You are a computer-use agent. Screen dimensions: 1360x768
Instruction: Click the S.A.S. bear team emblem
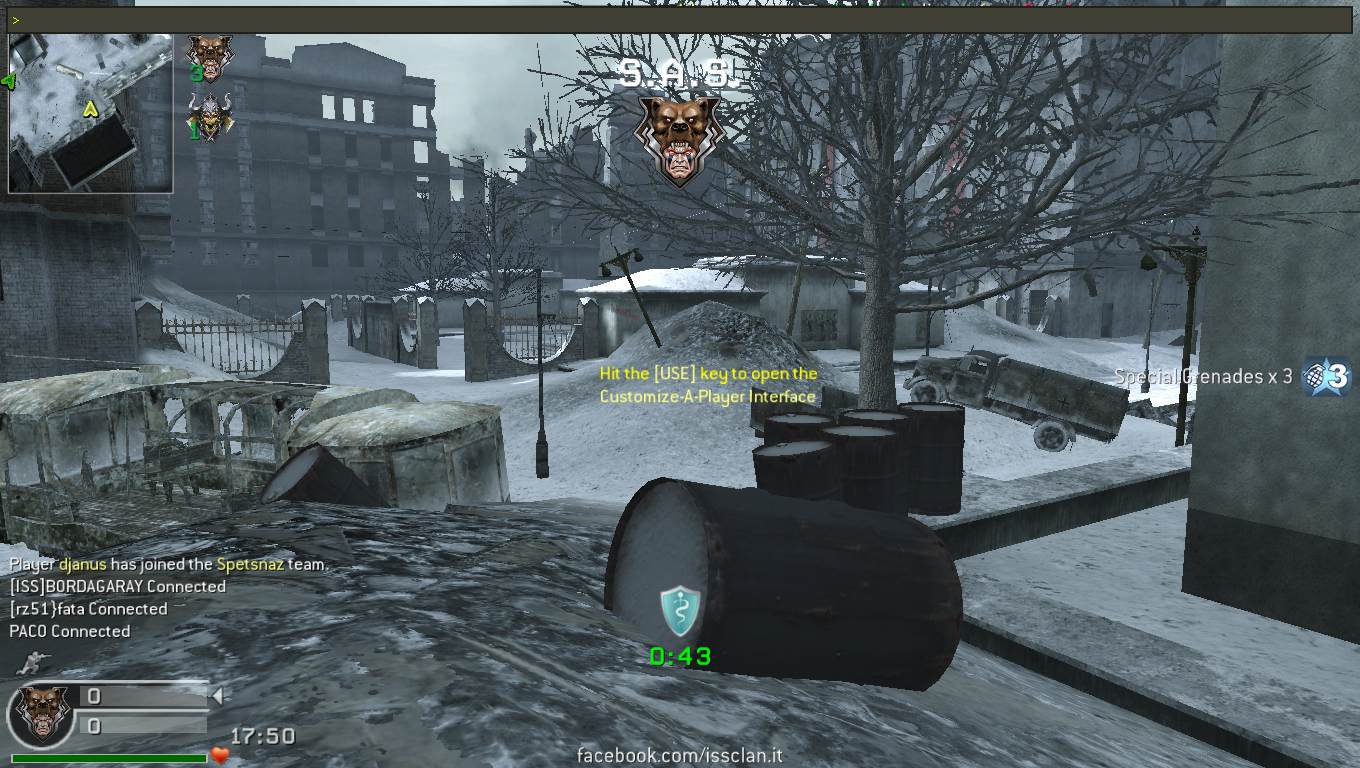pos(679,138)
